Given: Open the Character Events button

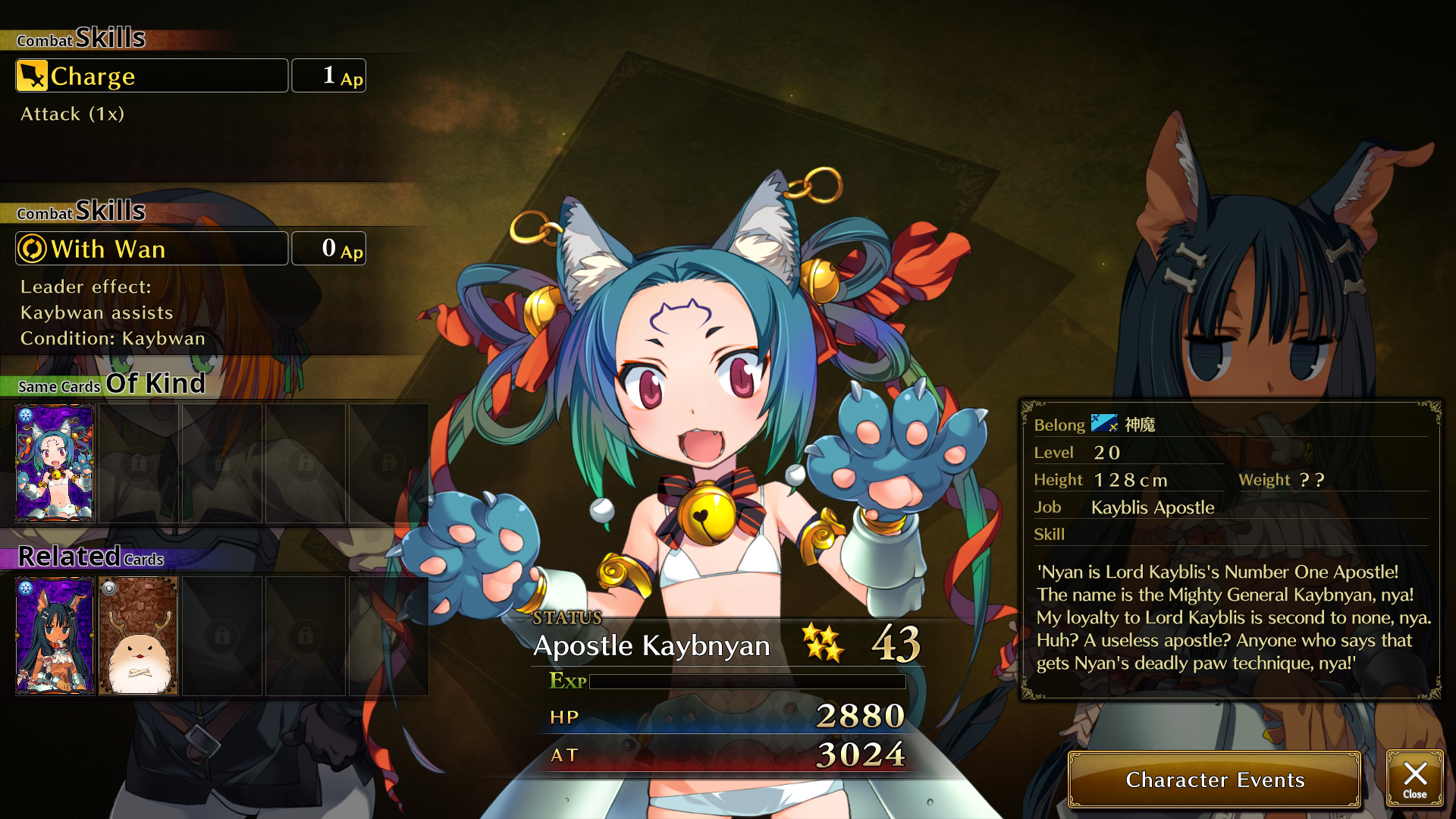Looking at the screenshot, I should coord(1214,780).
